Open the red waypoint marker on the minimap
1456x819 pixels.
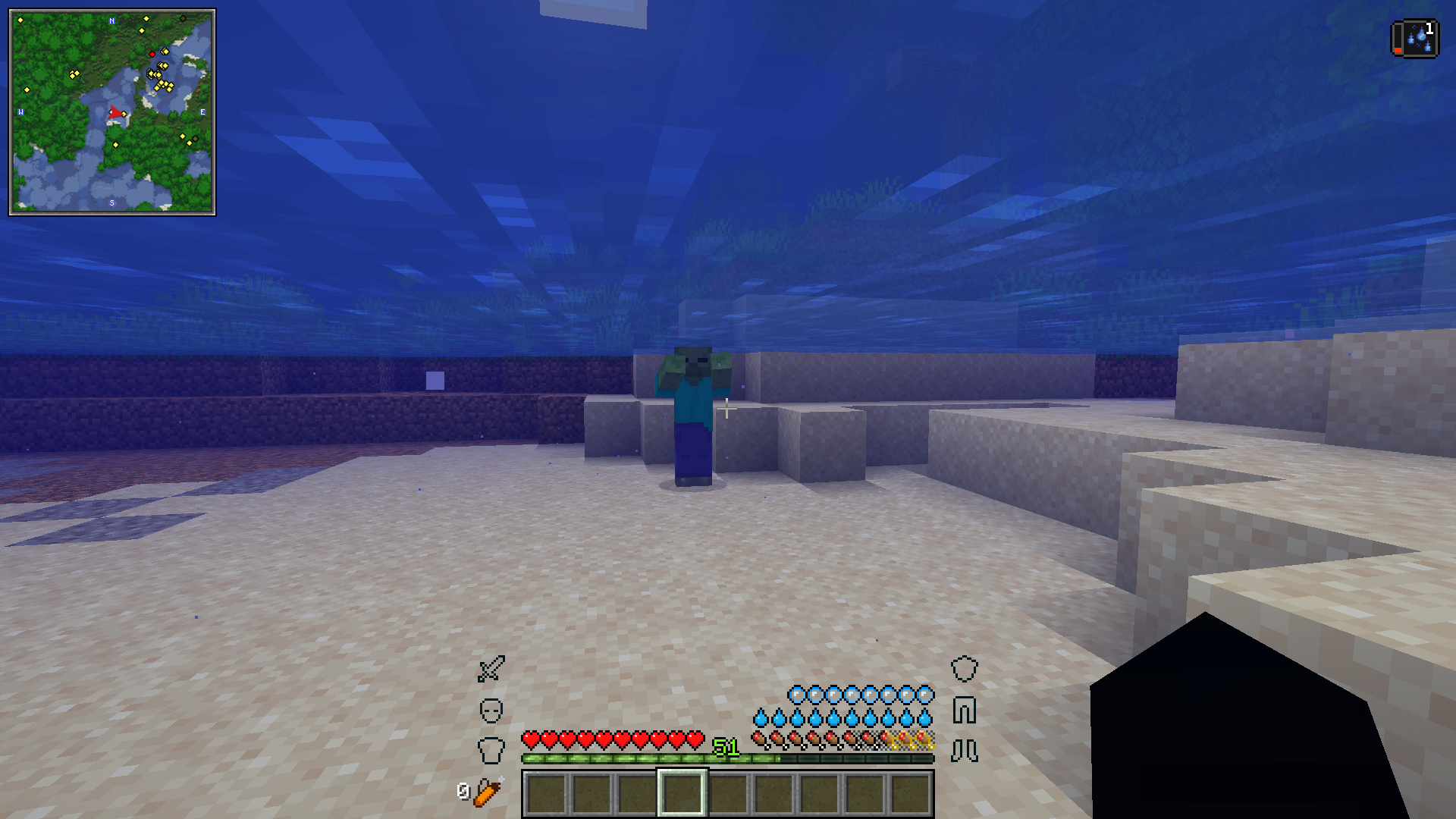pos(152,55)
